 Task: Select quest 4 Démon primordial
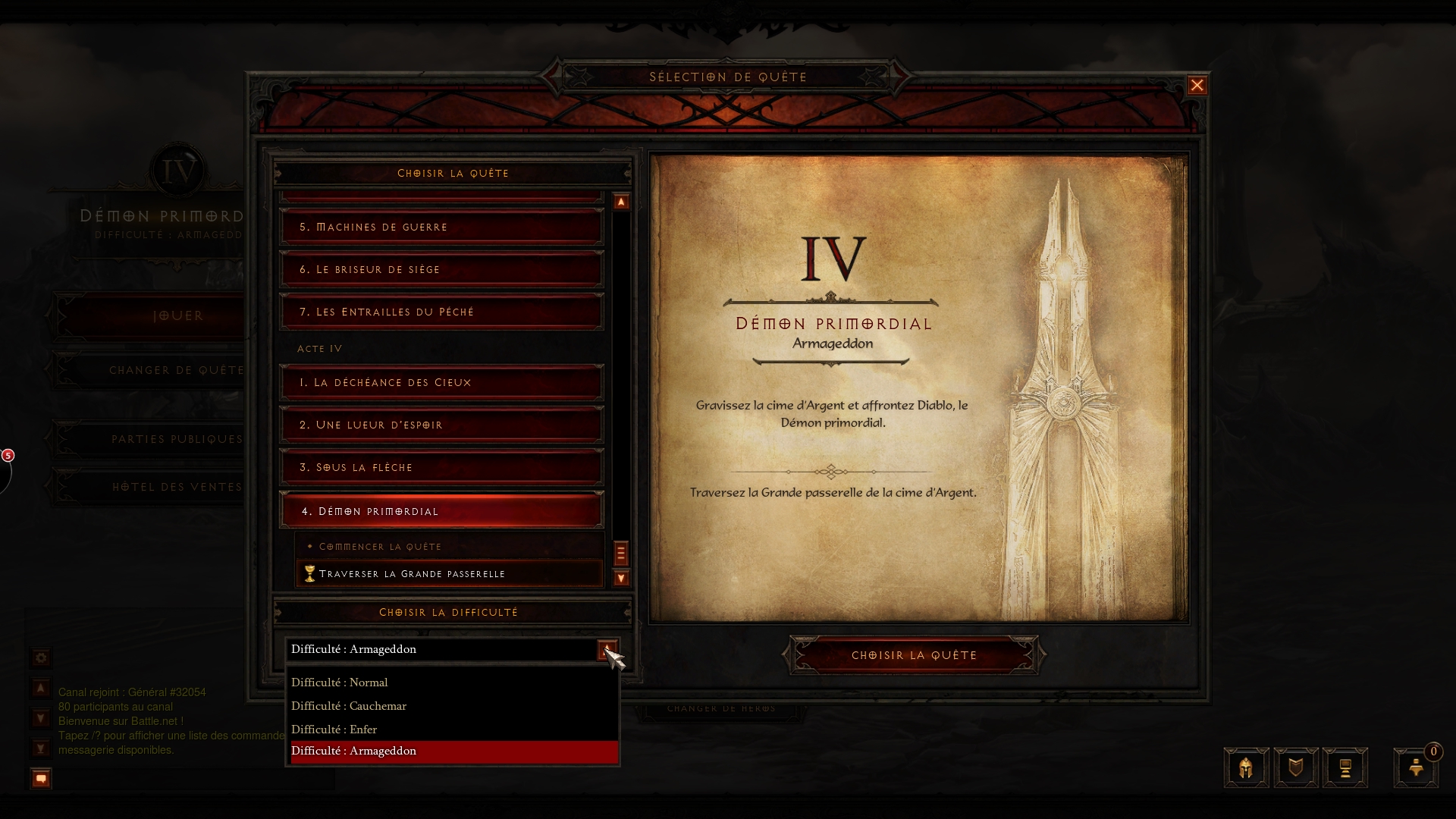pos(441,511)
